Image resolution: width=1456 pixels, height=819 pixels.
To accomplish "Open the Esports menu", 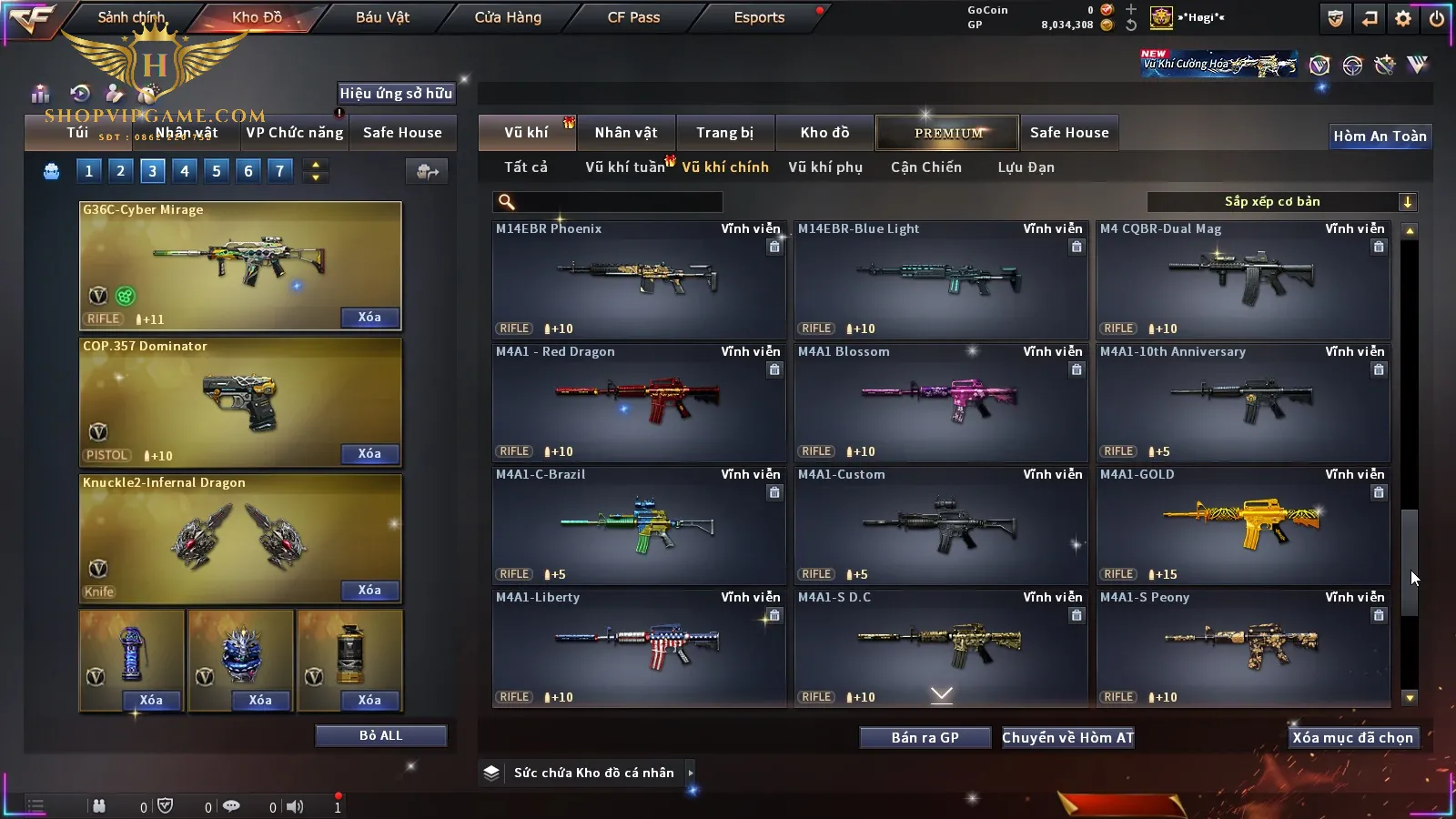I will [759, 17].
